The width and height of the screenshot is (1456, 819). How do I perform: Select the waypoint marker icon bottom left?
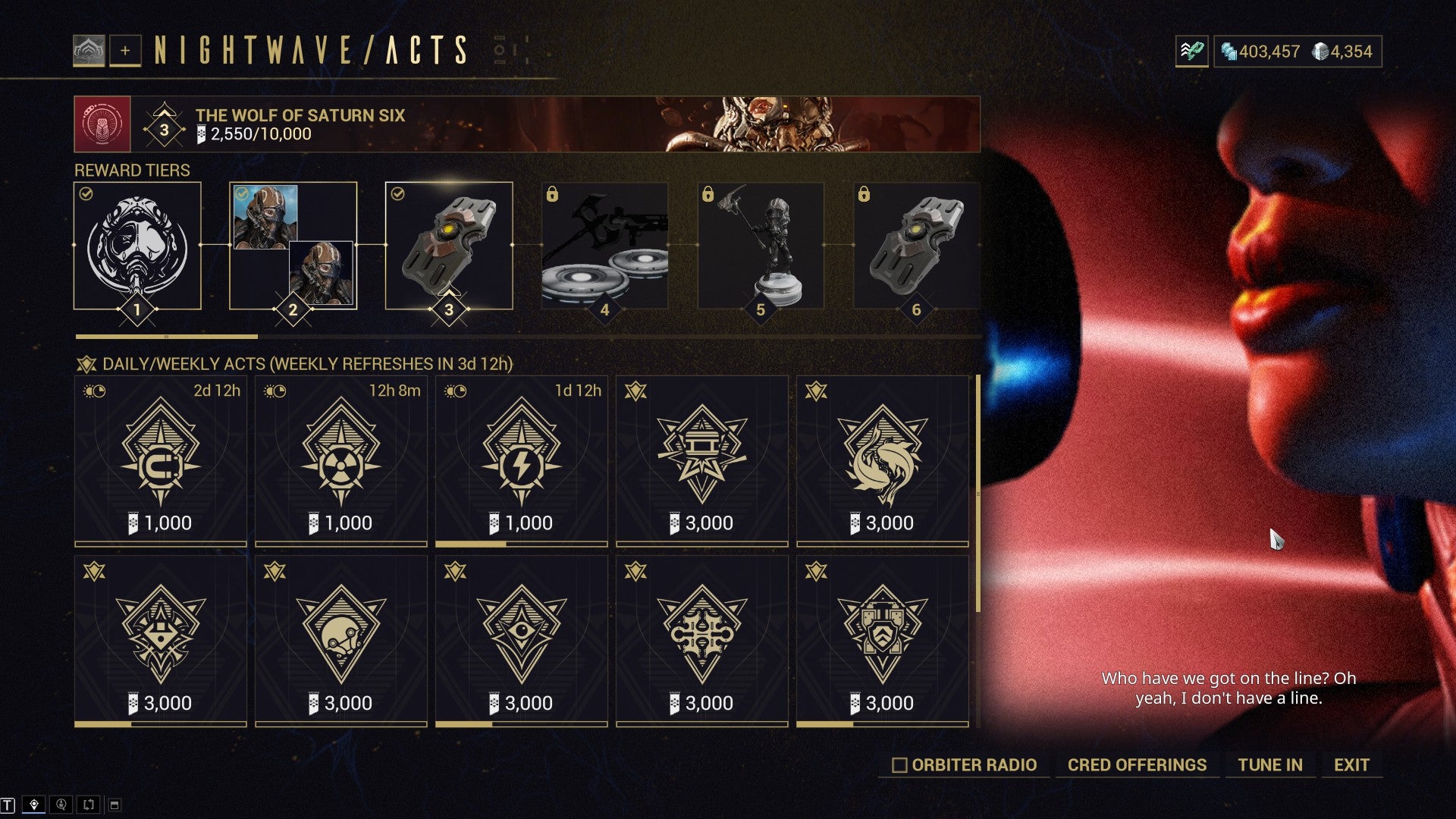(x=34, y=805)
